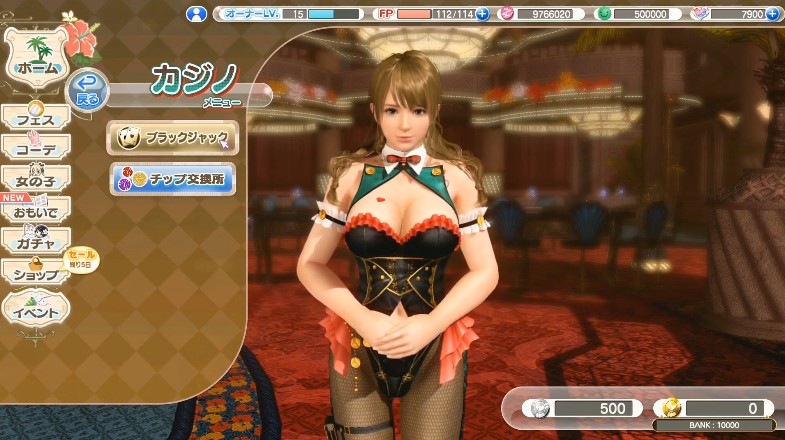
Task: Open おもいで memories marked NEW
Action: pyautogui.click(x=35, y=211)
